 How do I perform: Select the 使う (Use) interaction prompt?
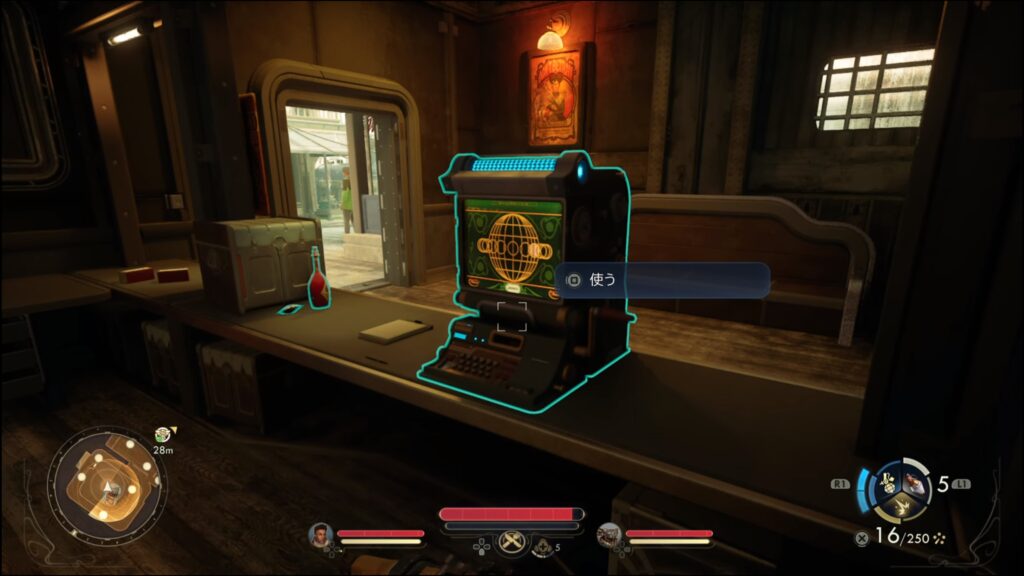662,280
